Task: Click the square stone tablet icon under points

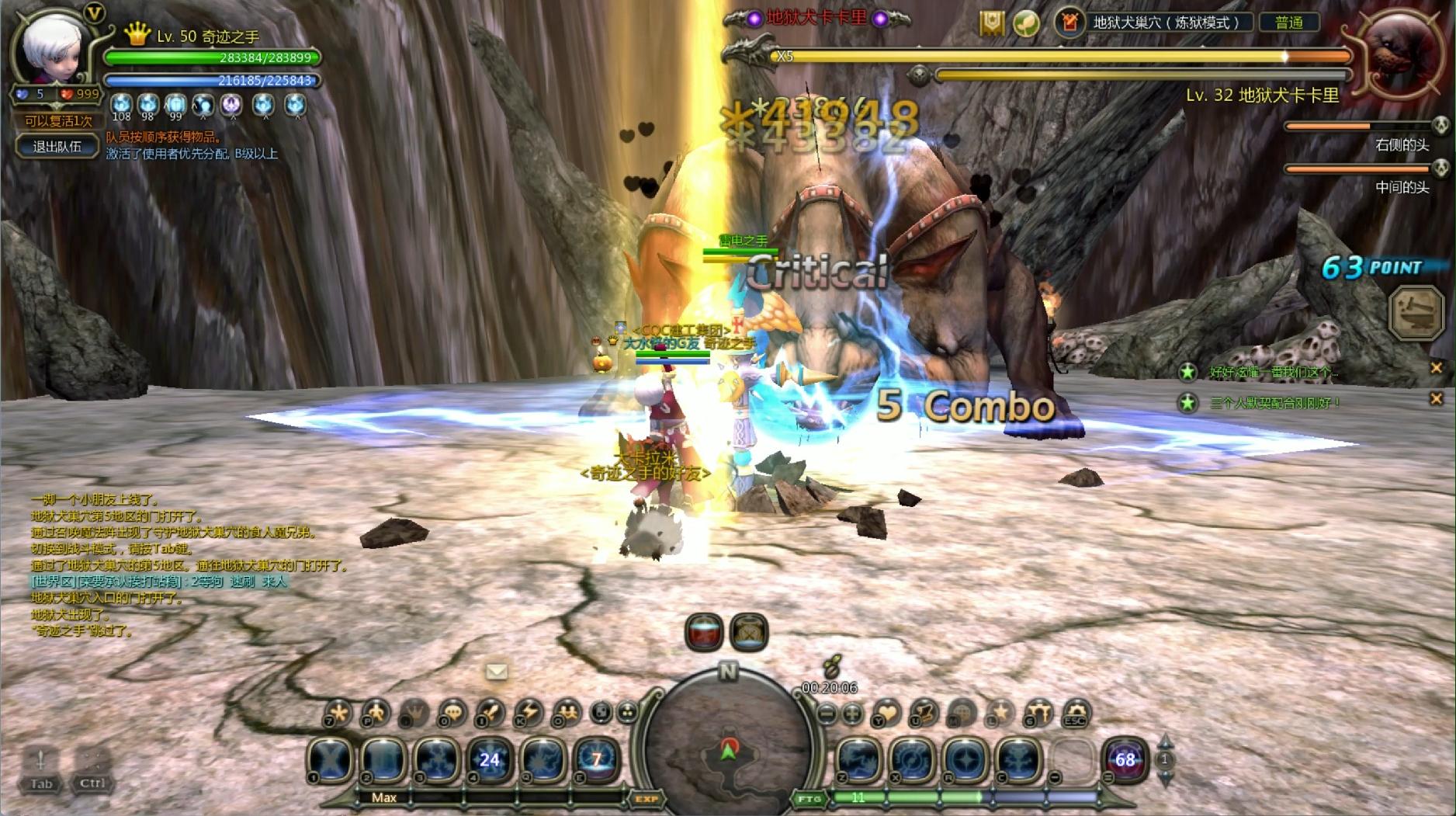Action: coord(1416,314)
